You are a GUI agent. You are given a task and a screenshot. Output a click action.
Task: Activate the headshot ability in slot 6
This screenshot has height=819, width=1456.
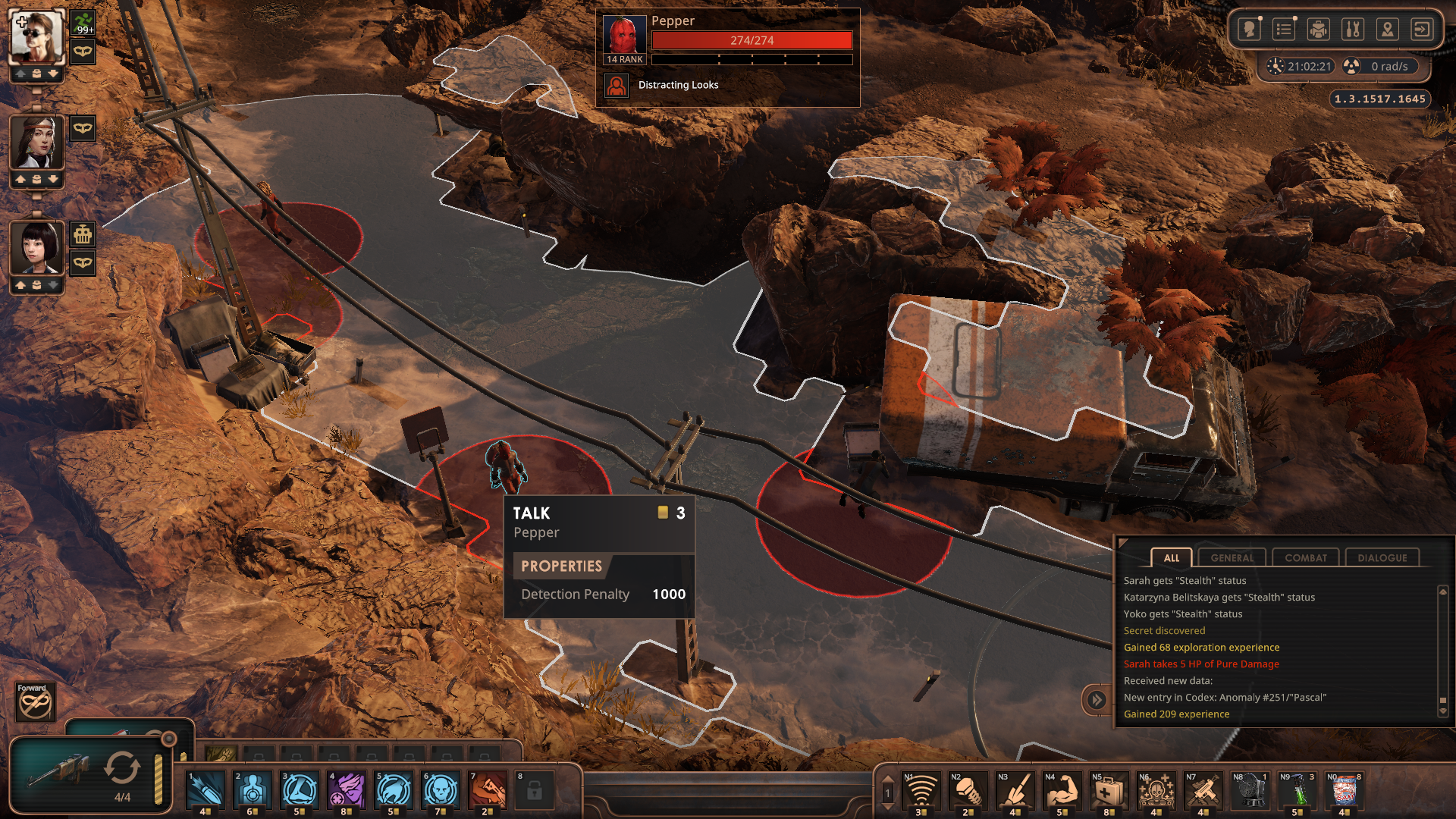pyautogui.click(x=441, y=790)
